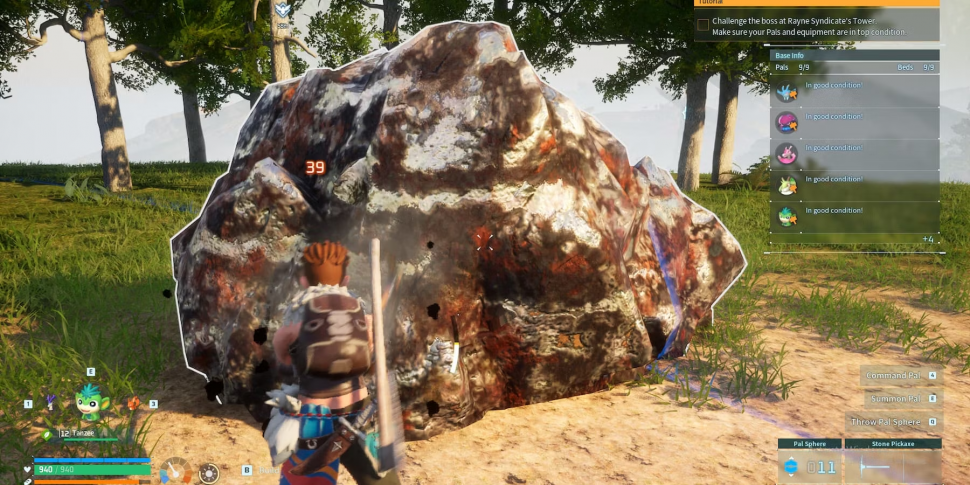Choose the Summon Pal action
This screenshot has height=485, width=970.
tap(895, 398)
